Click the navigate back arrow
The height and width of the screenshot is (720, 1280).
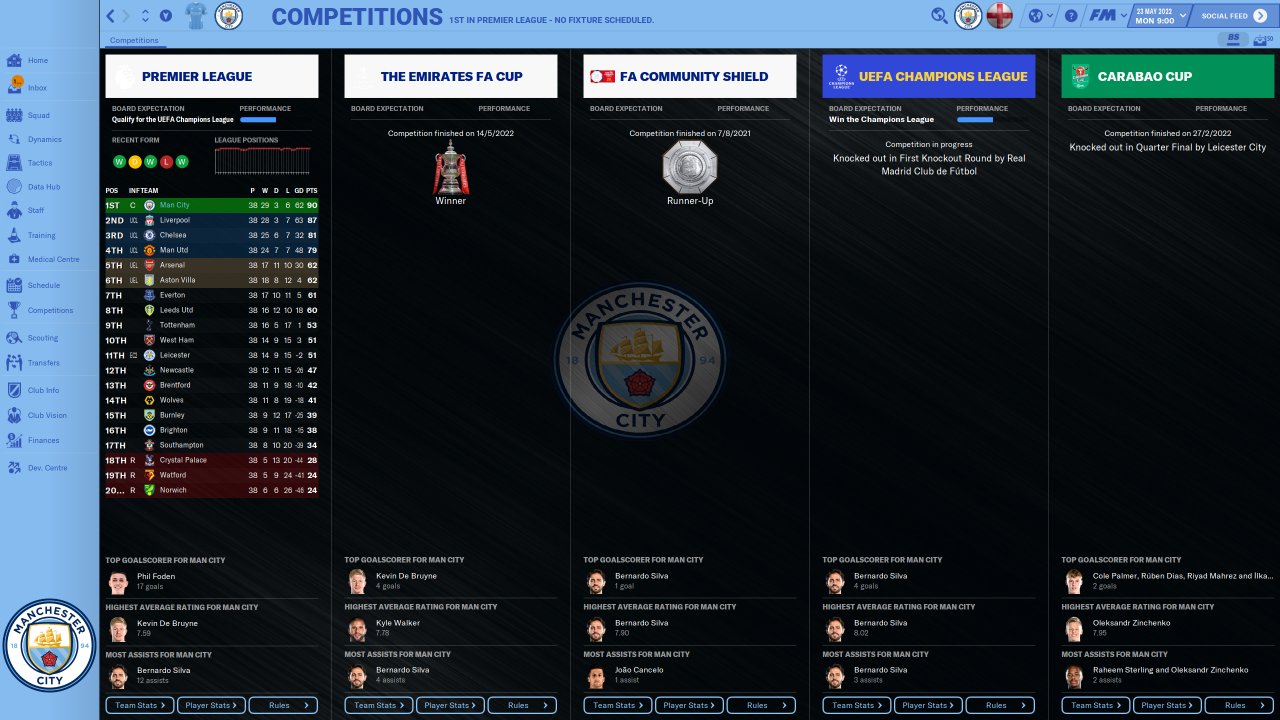(x=111, y=16)
